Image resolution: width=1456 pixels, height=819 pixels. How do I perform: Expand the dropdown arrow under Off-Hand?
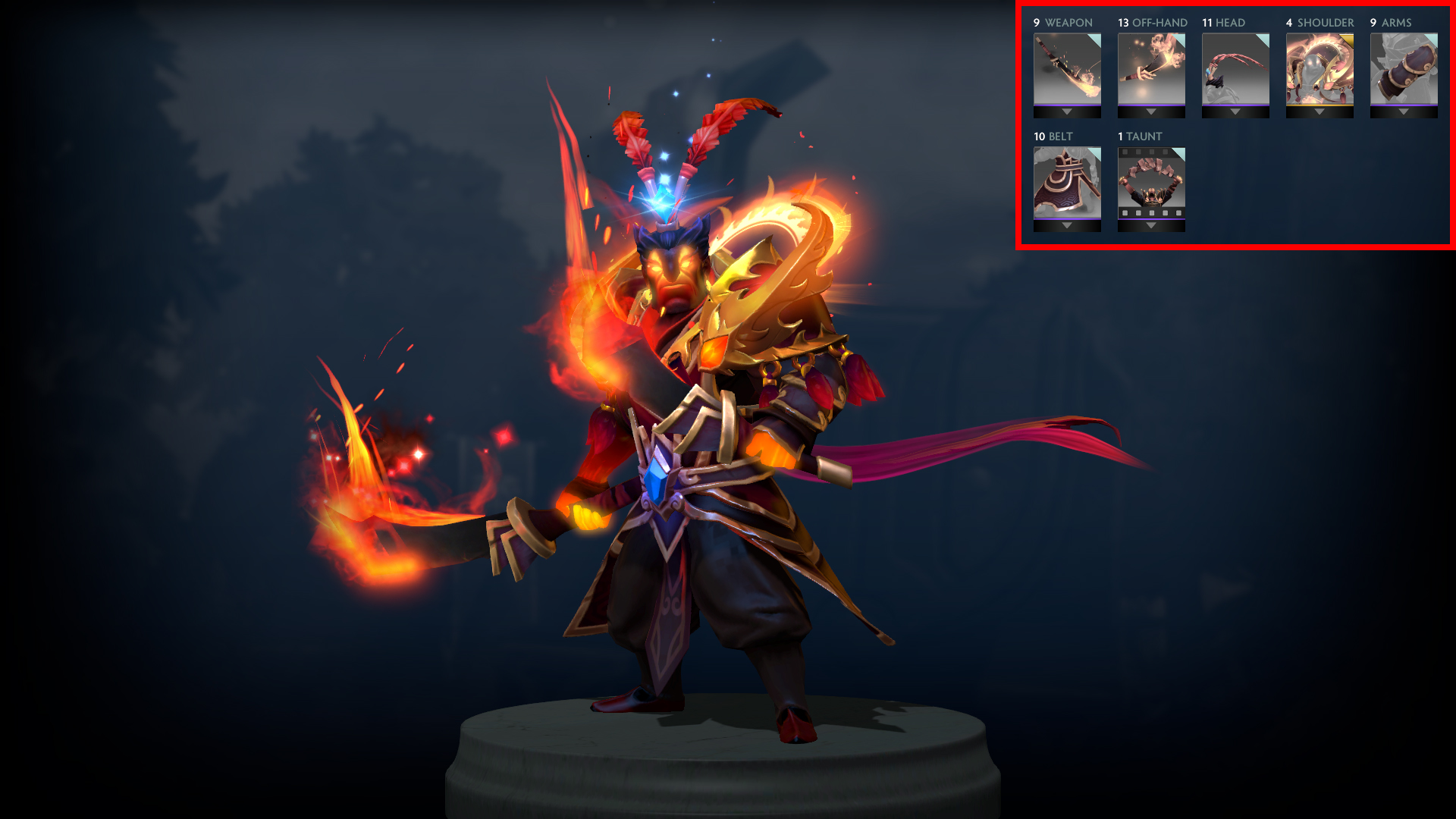(1151, 112)
